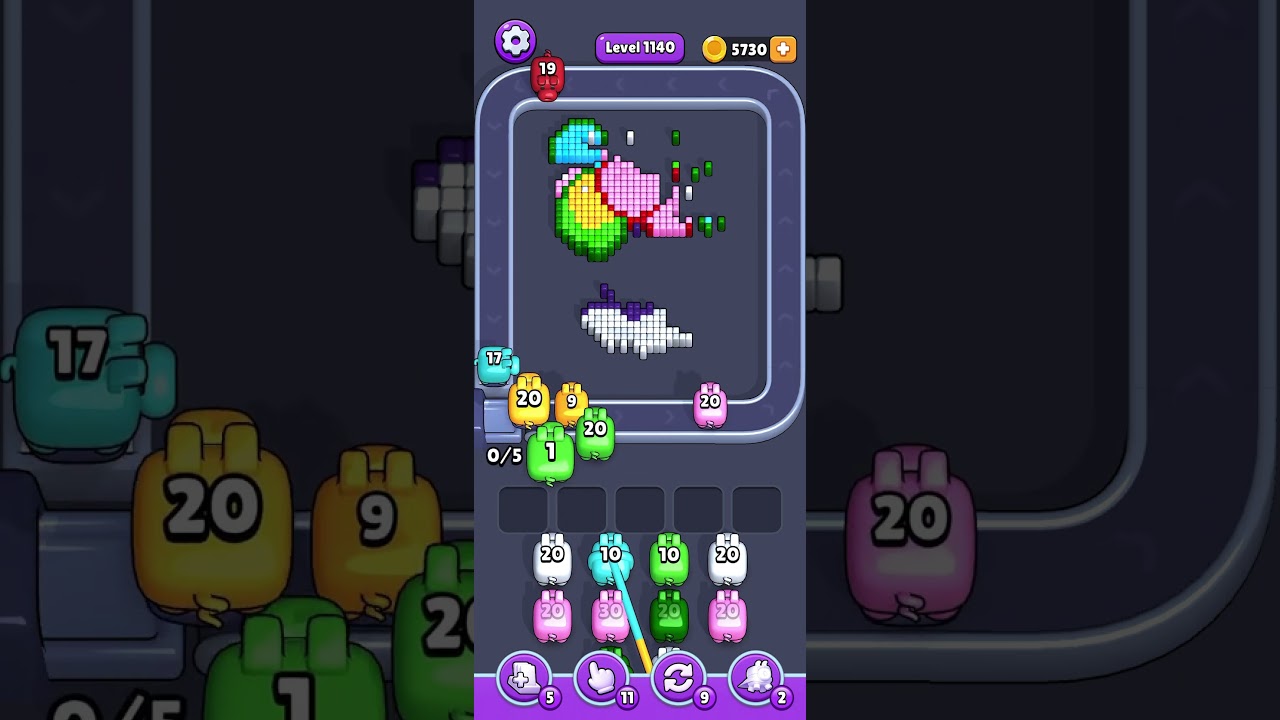1280x720 pixels.
Task: Tap the vacuum booster showing 2 charges
Action: pos(757,679)
